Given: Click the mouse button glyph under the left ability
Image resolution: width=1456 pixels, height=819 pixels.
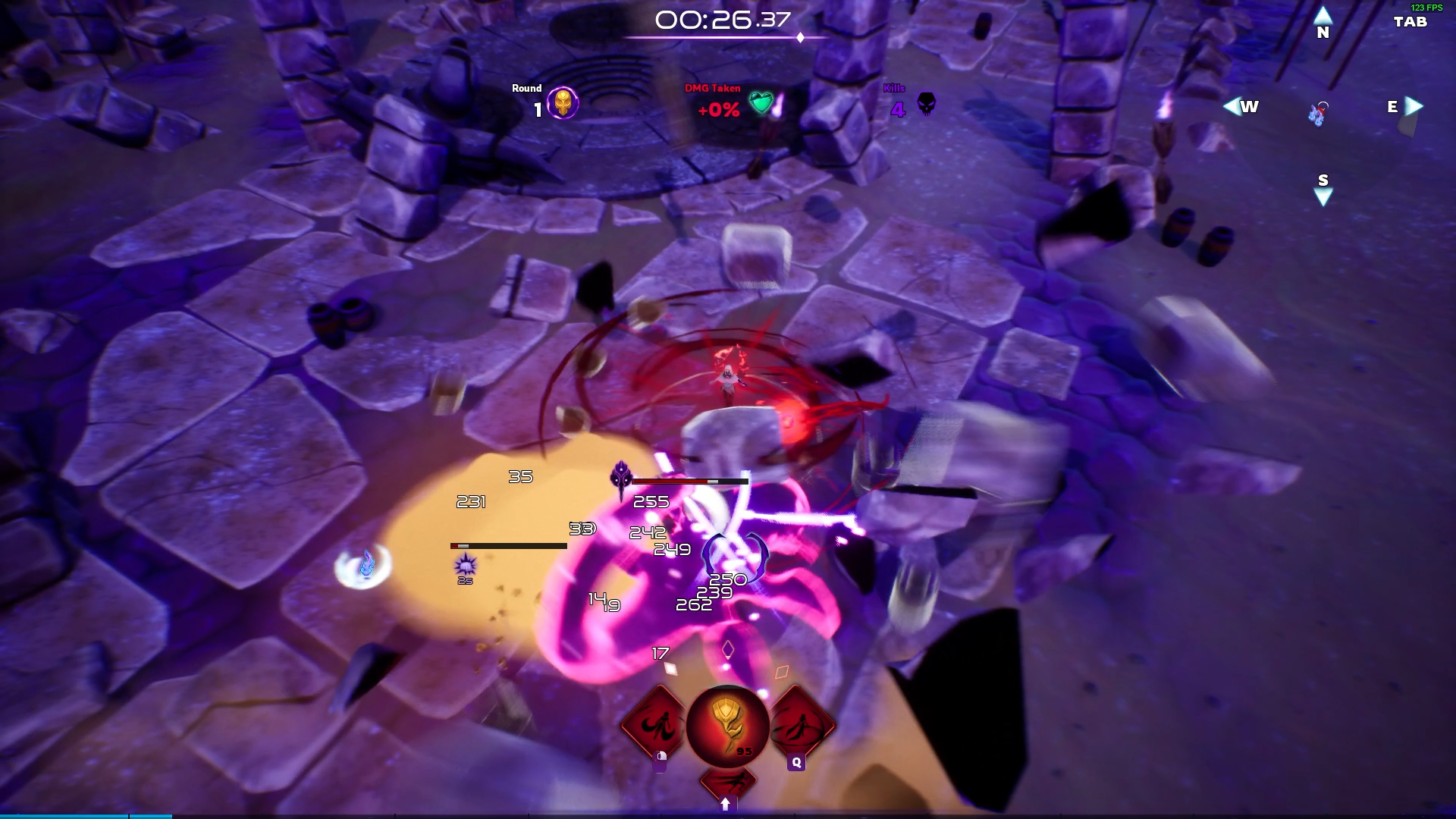Looking at the screenshot, I should pos(660,761).
